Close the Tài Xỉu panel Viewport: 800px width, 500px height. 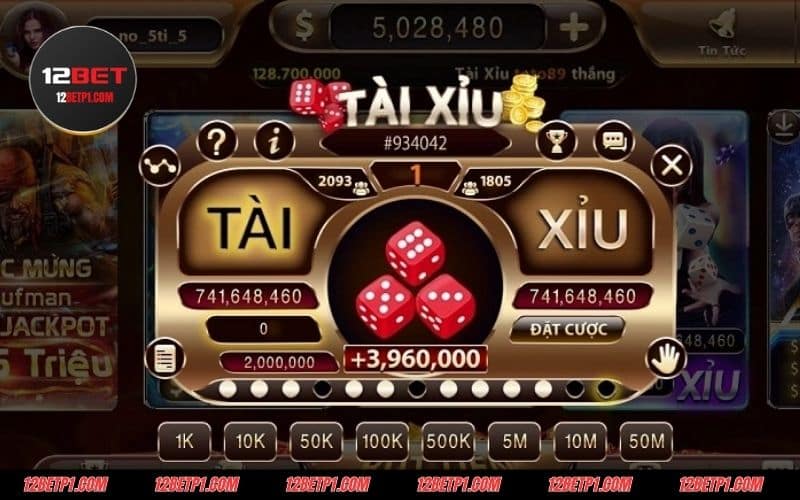coord(673,164)
